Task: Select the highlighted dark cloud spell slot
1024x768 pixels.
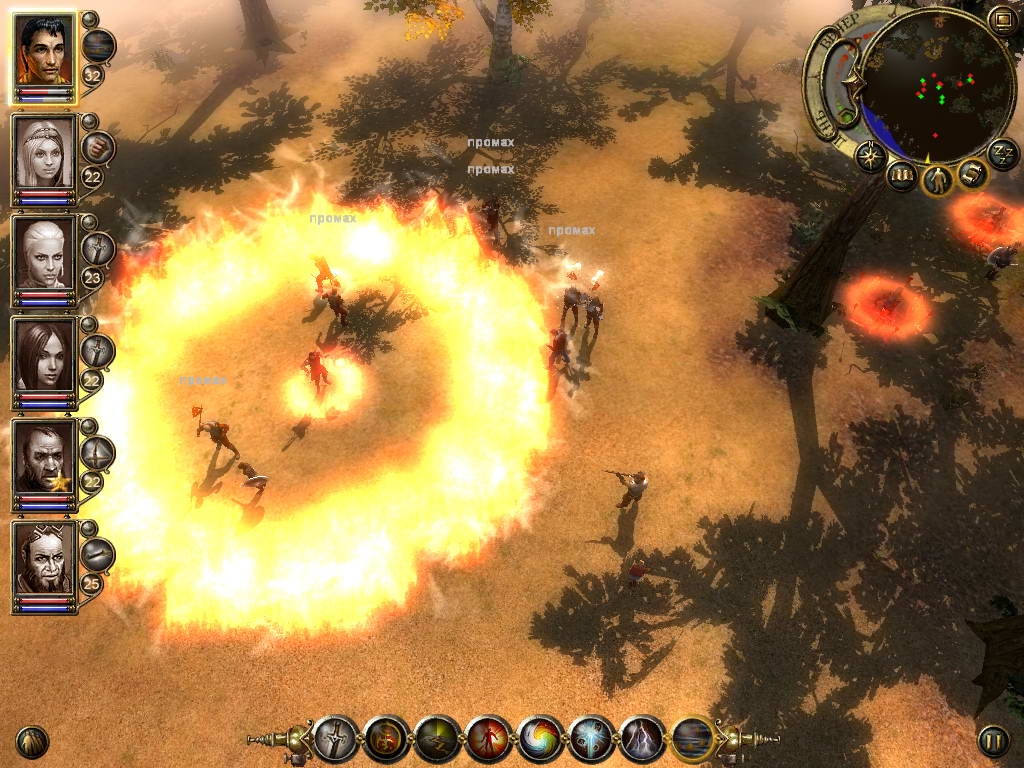Action: [694, 740]
